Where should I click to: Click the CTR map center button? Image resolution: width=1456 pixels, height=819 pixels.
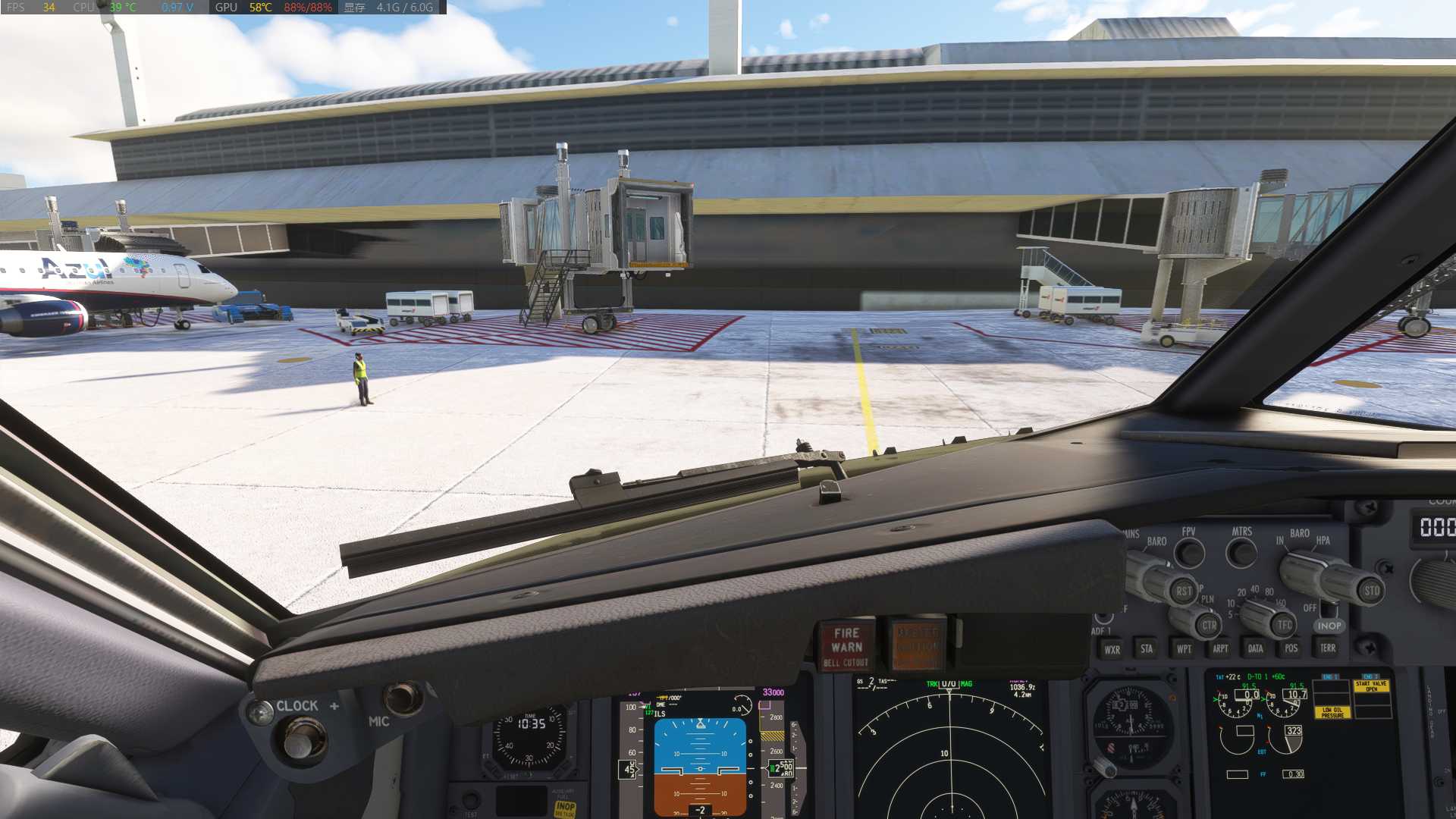(1209, 626)
